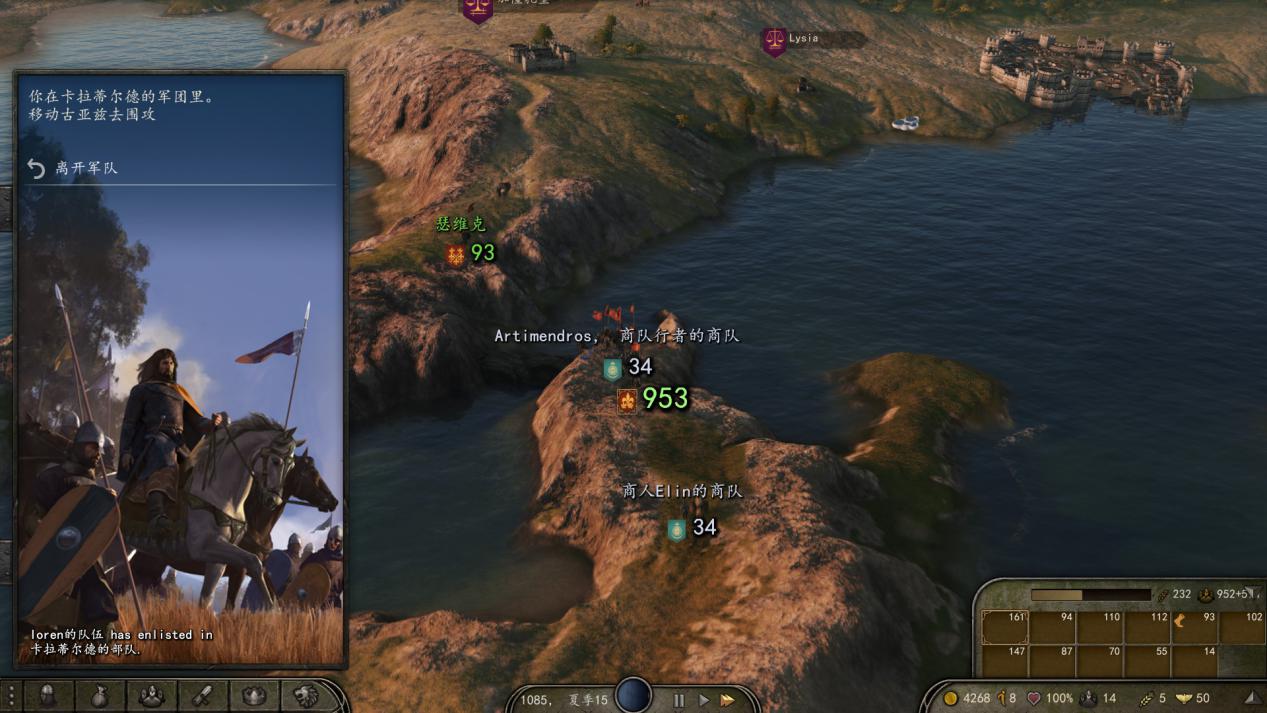Select the 953-strong army nameplate

pos(654,399)
